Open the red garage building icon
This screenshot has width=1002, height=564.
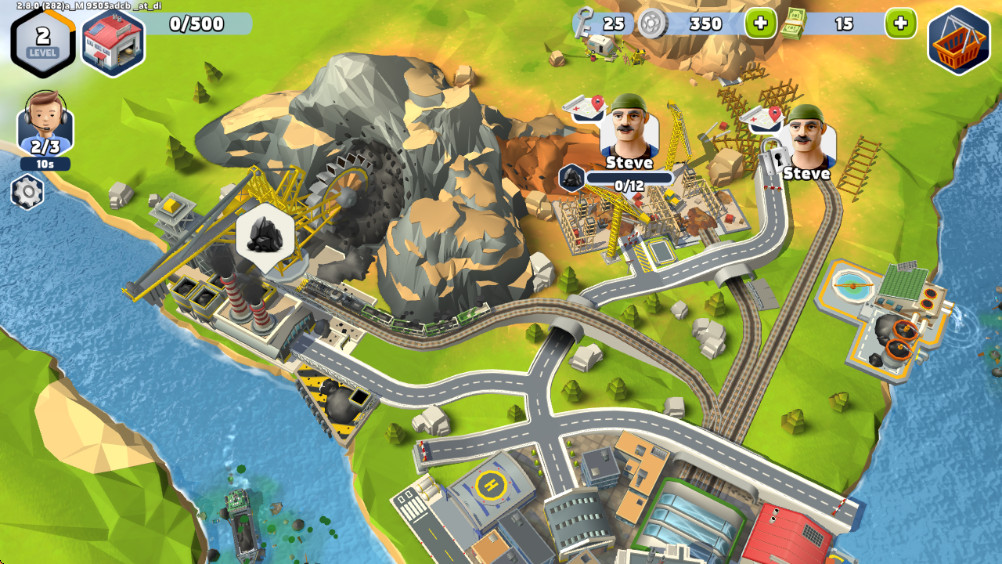pos(113,43)
